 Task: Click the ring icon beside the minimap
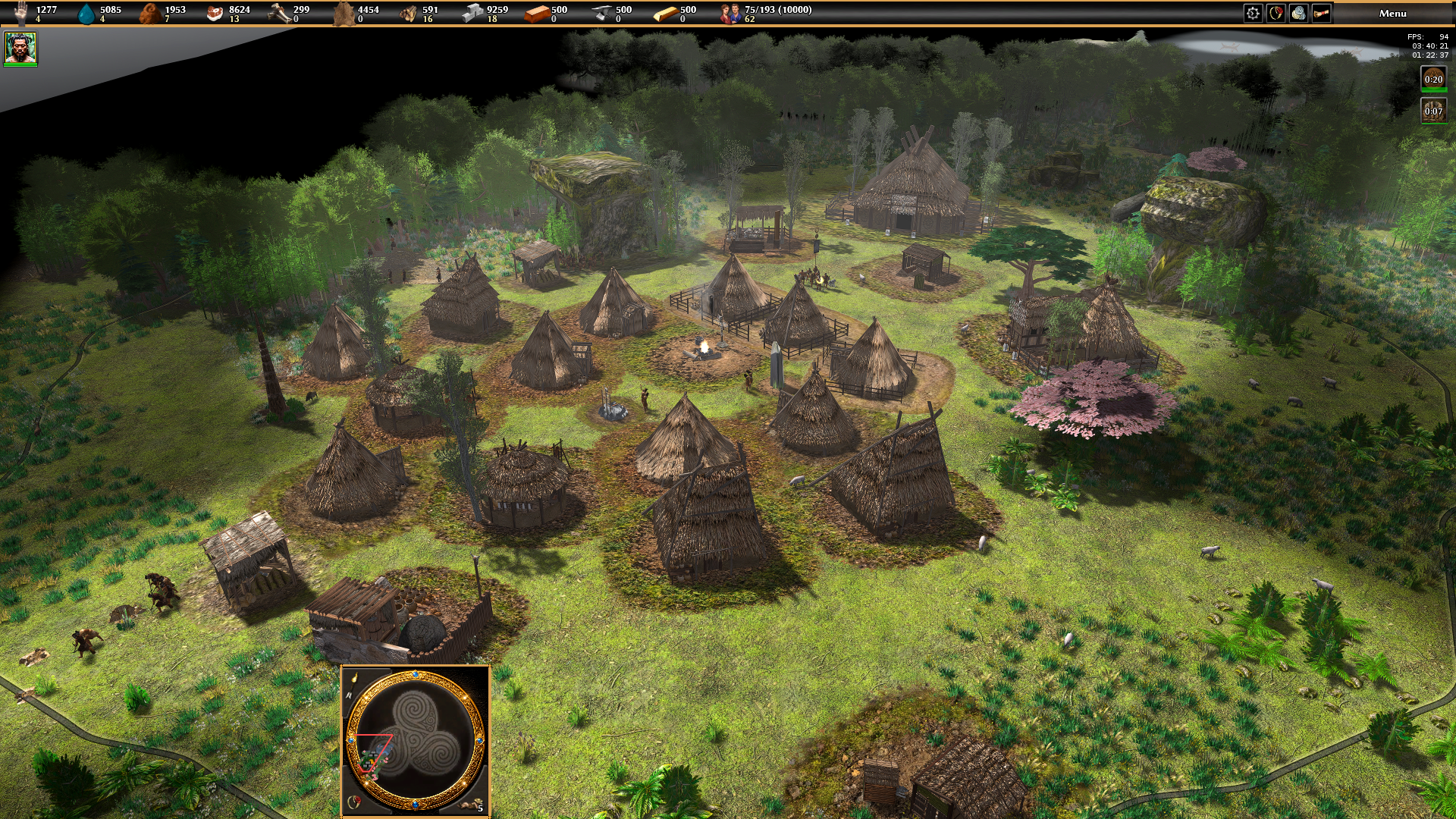coord(353,802)
